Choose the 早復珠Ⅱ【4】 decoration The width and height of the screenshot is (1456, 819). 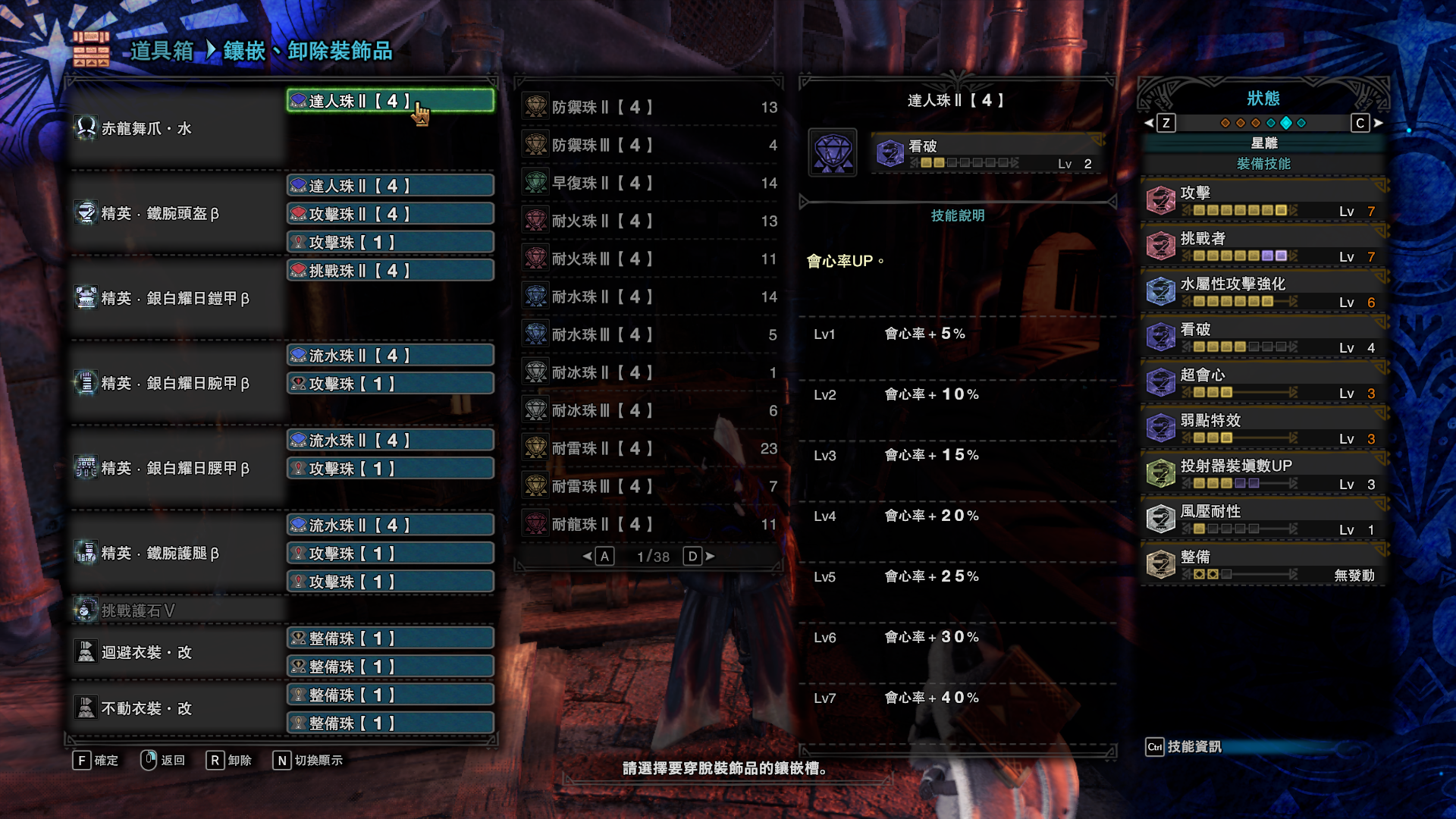point(649,183)
